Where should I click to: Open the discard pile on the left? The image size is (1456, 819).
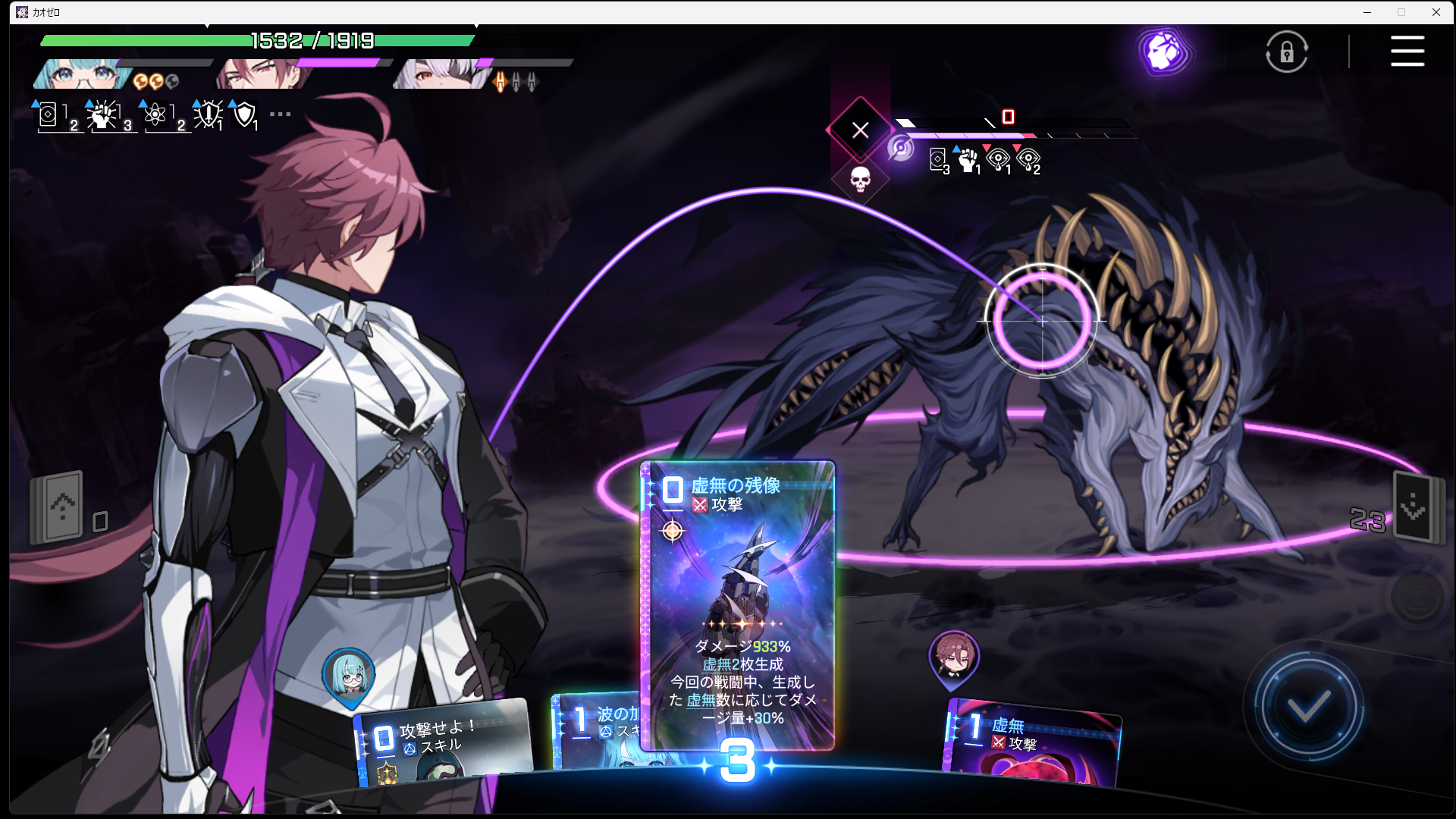(58, 508)
